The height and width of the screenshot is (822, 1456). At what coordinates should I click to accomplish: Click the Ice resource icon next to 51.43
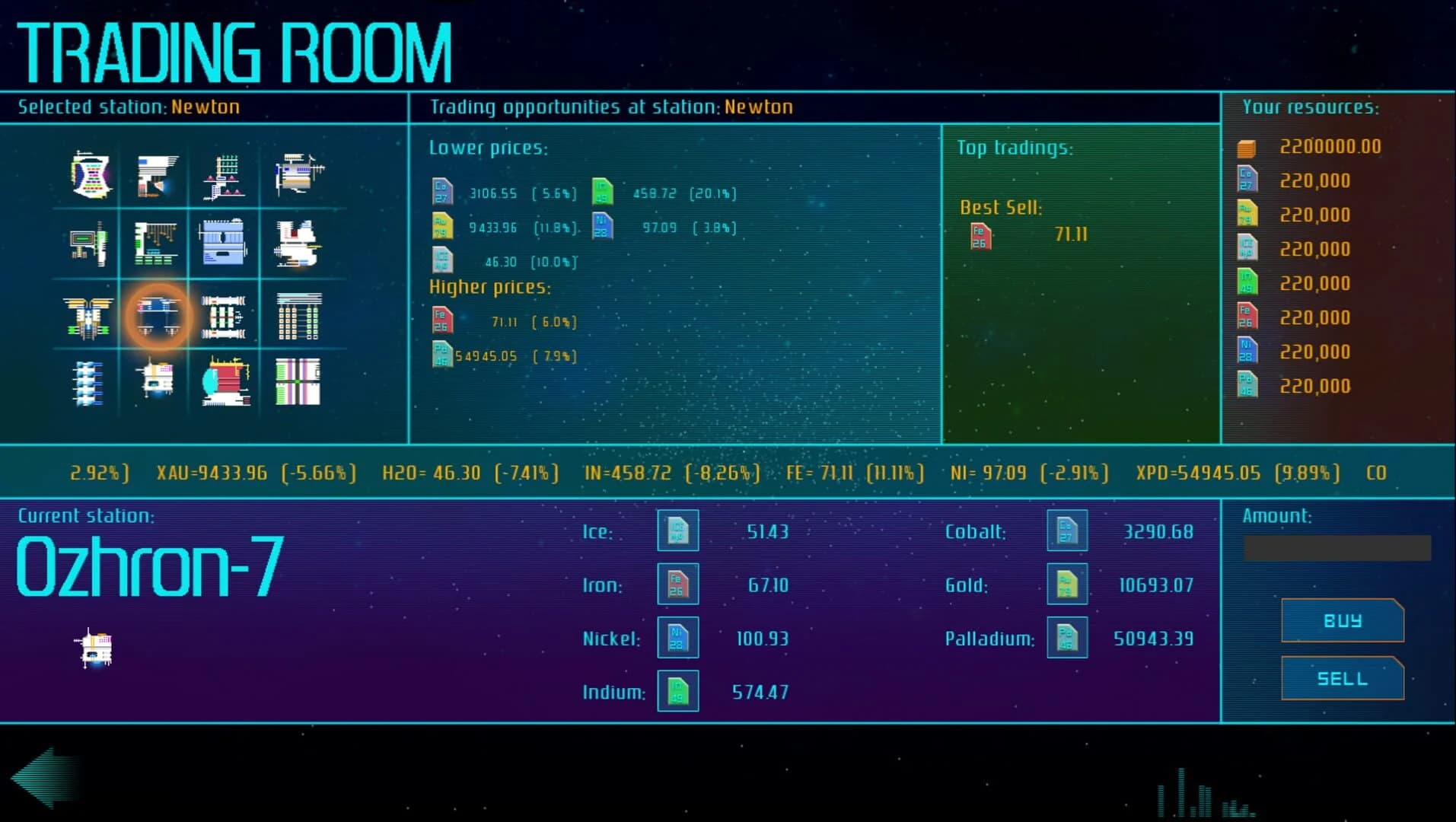[x=677, y=530]
